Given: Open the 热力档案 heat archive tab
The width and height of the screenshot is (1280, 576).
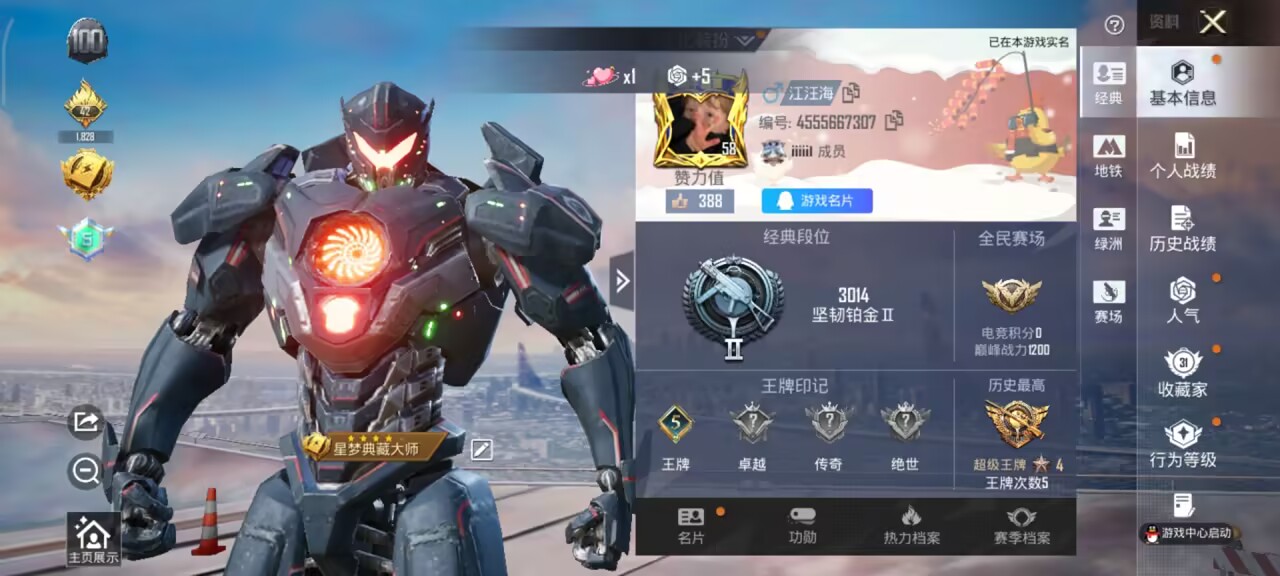Looking at the screenshot, I should [x=911, y=526].
